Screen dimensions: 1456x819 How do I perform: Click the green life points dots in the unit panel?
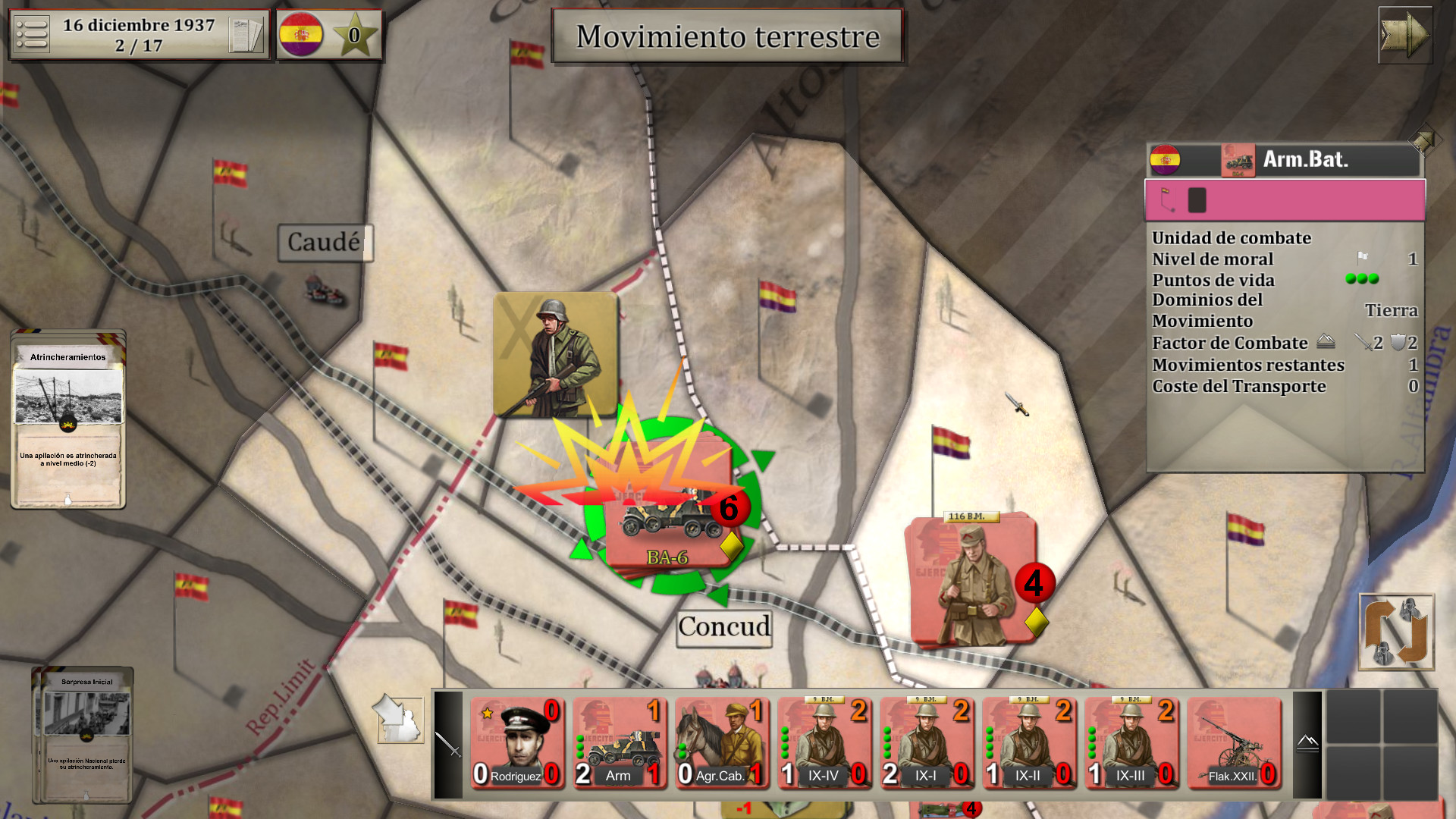point(1362,278)
